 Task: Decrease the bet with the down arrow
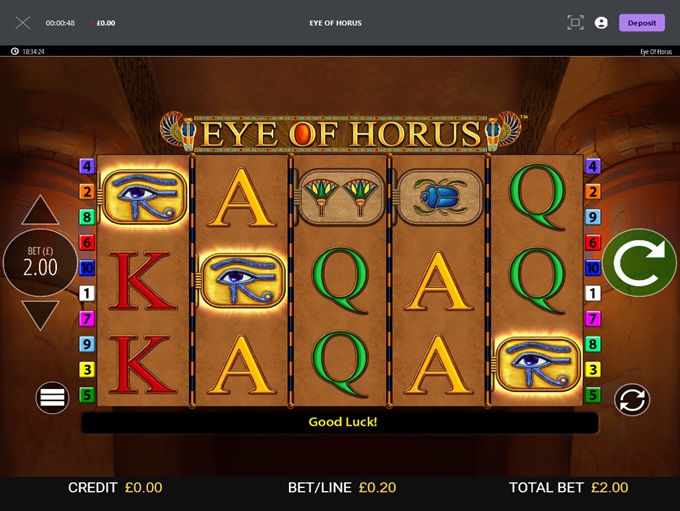point(41,315)
